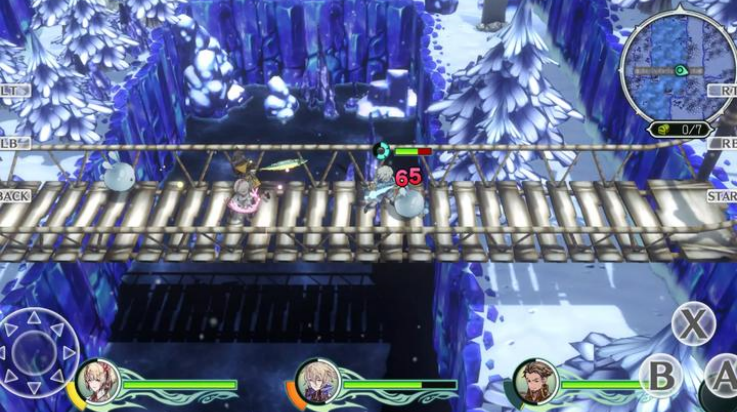
Task: Tap the on-screen A touch button
Action: click(722, 376)
